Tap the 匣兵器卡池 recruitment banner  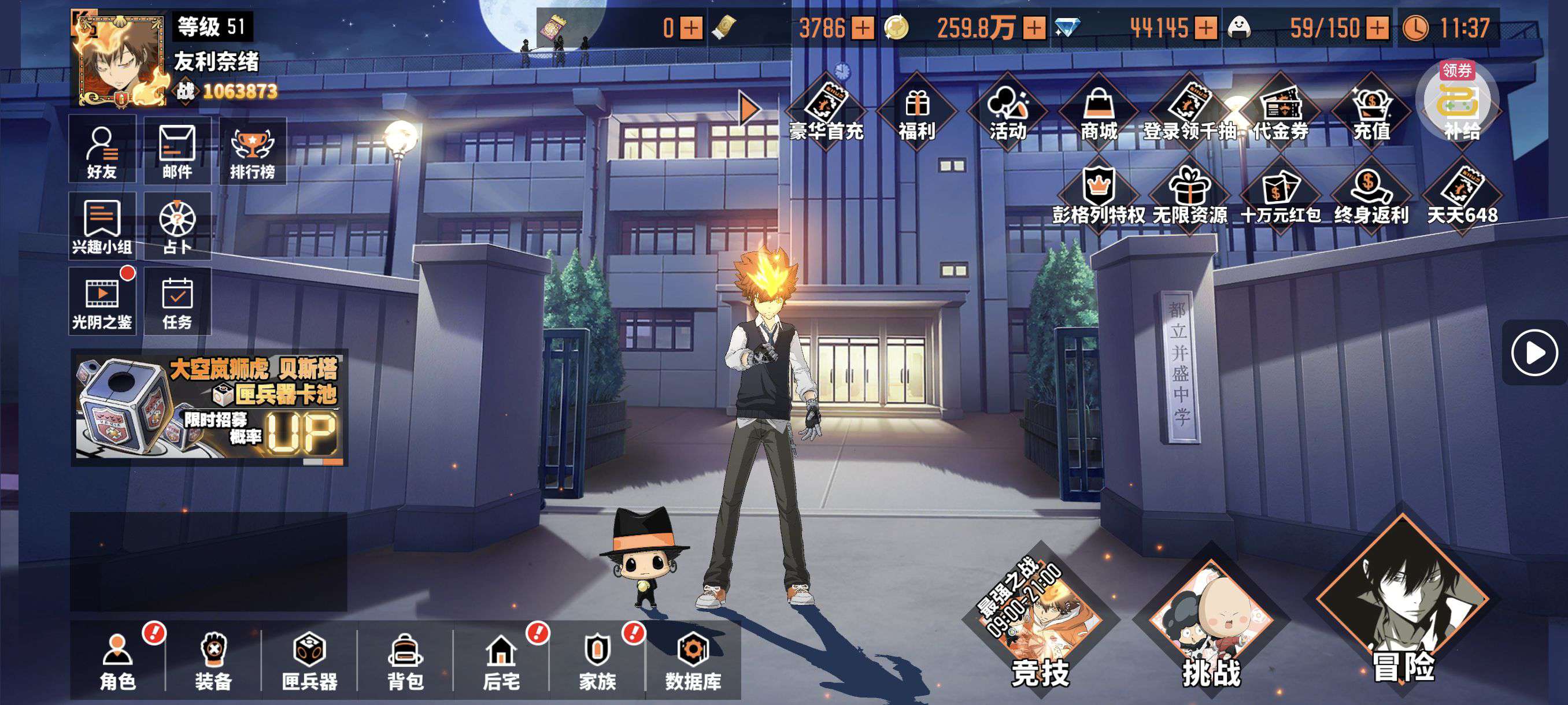(209, 407)
